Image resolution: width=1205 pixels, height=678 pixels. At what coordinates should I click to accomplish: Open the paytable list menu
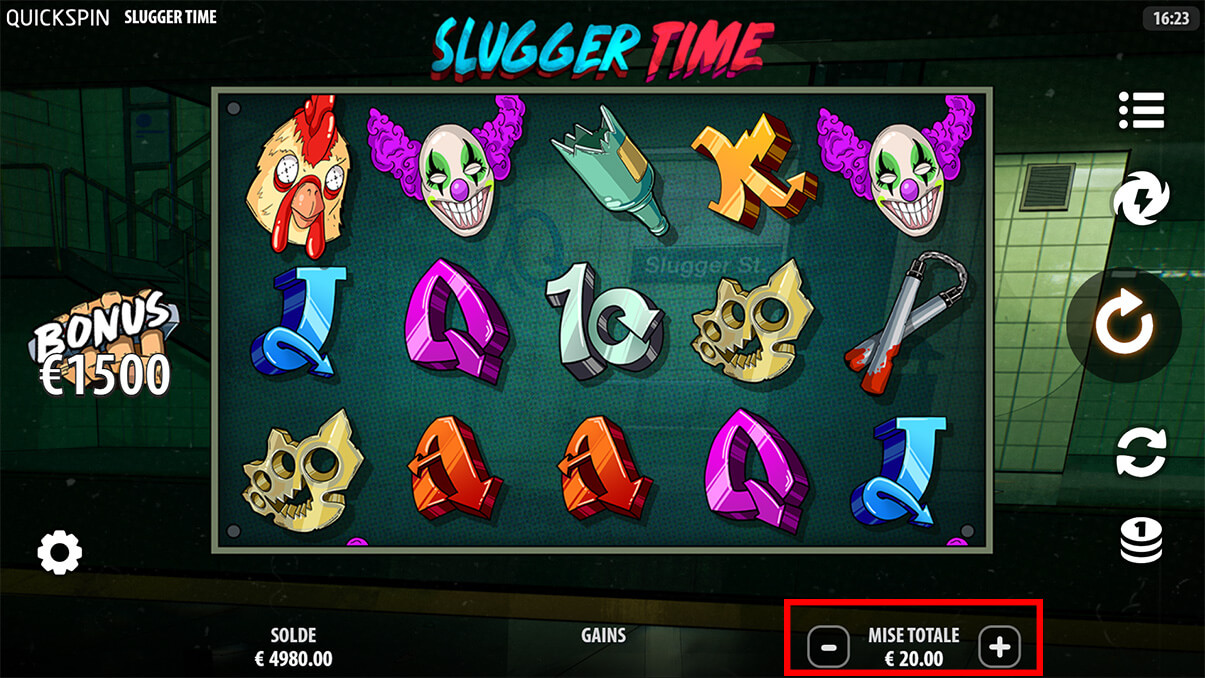tap(1141, 110)
